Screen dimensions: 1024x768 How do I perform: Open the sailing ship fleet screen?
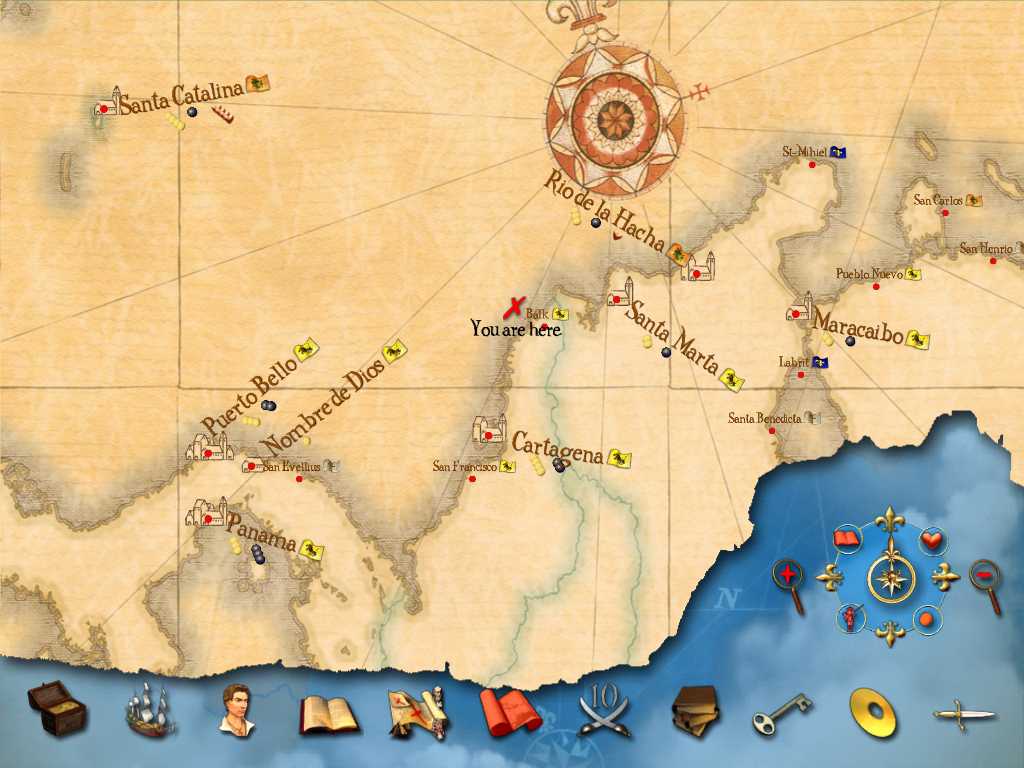point(149,710)
